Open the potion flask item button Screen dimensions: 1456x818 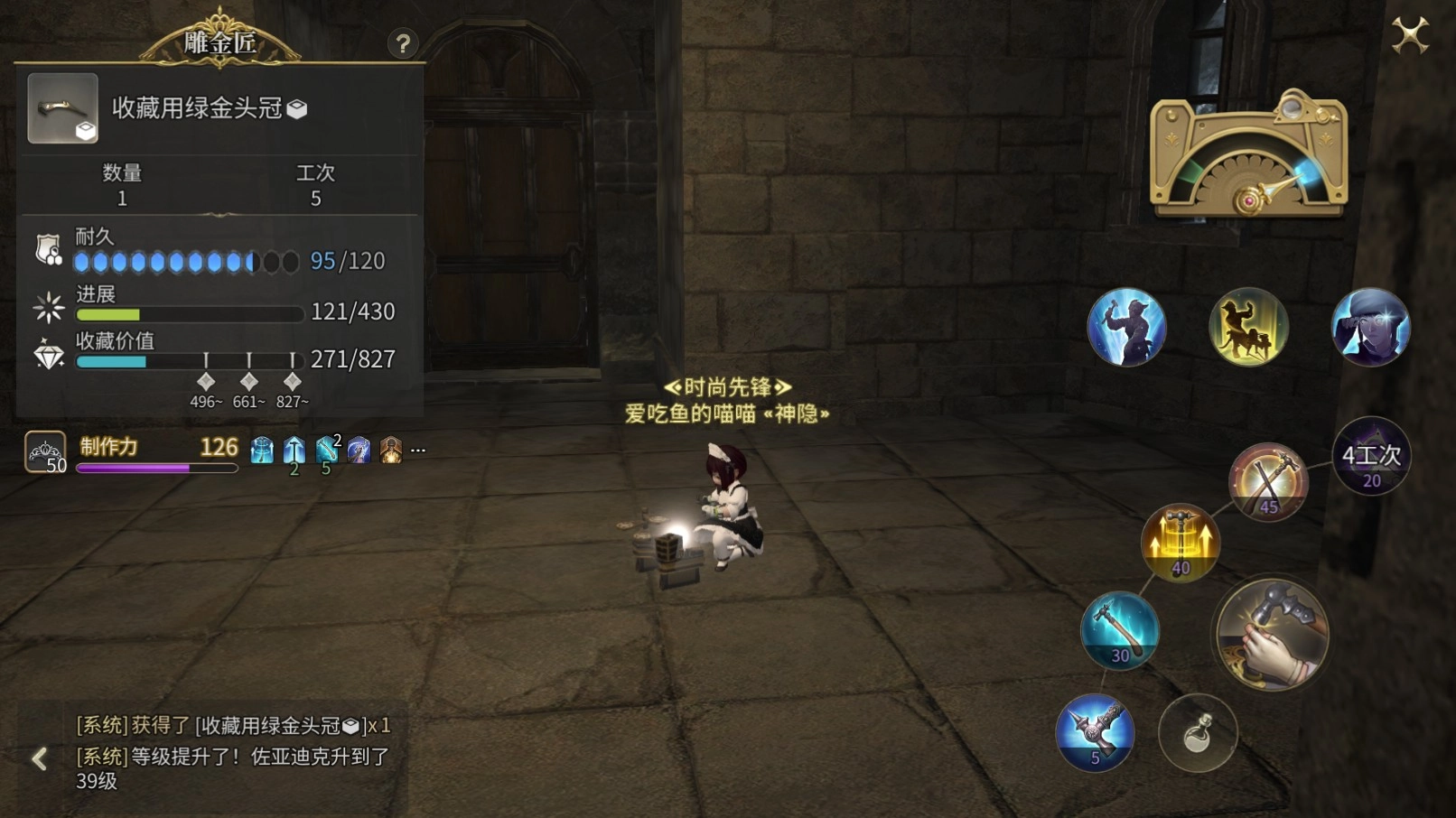pos(1198,733)
